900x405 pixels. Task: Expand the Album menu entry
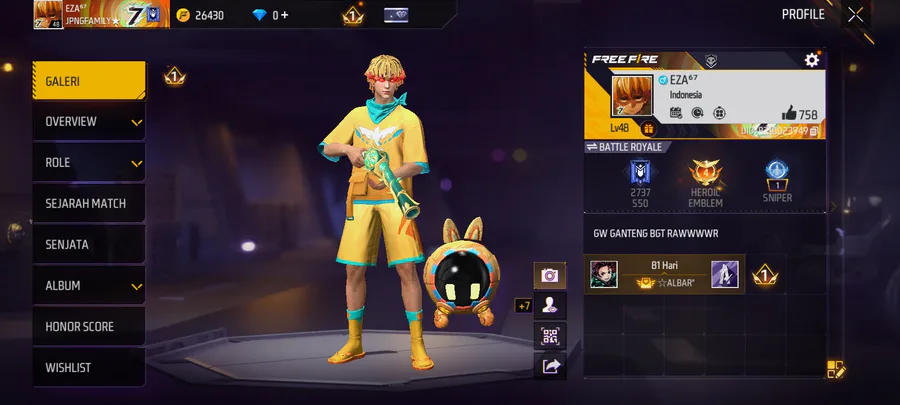[x=88, y=286]
